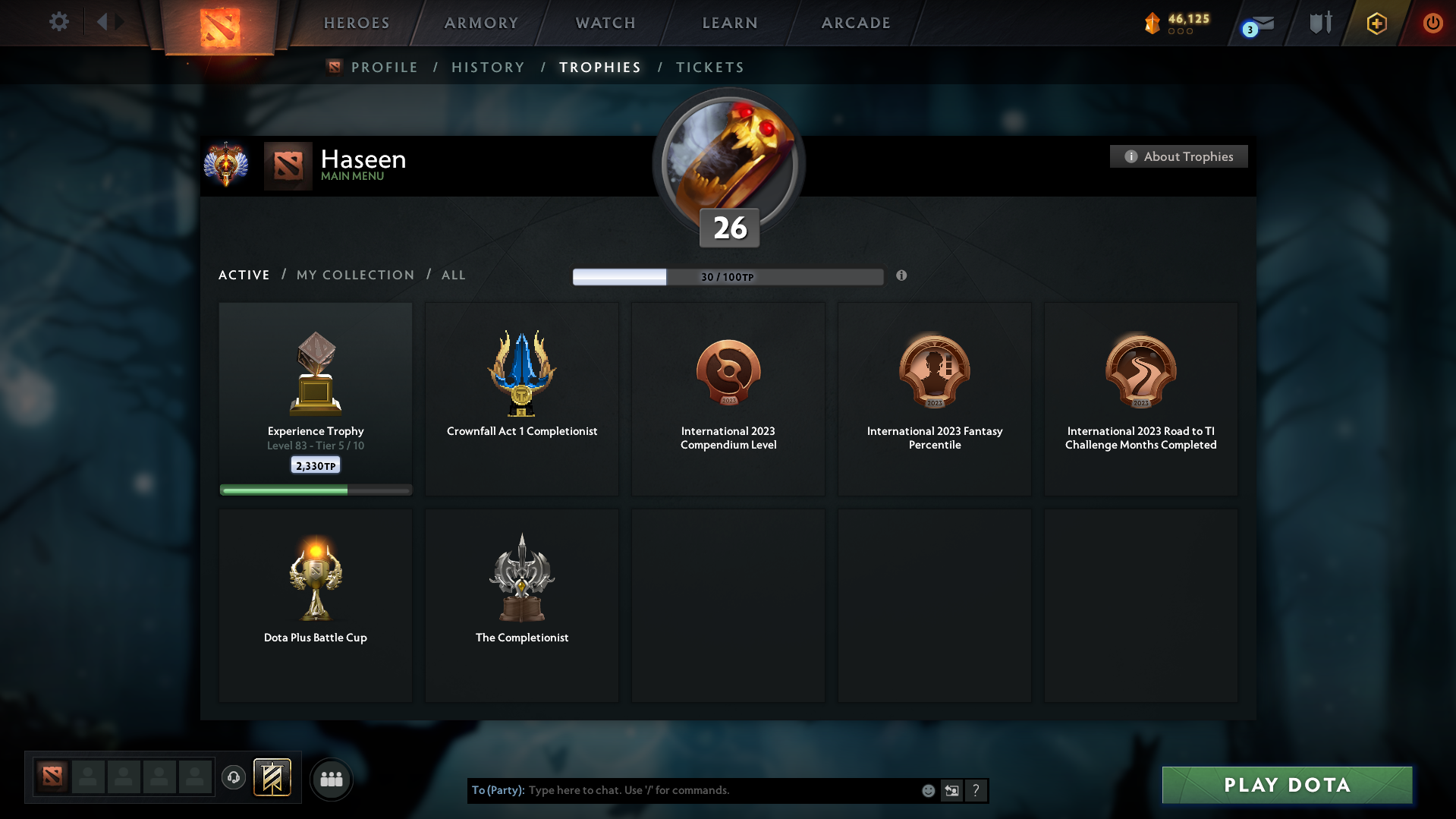Click the 30/100TP progress bar
This screenshot has width=1456, height=819.
point(728,277)
